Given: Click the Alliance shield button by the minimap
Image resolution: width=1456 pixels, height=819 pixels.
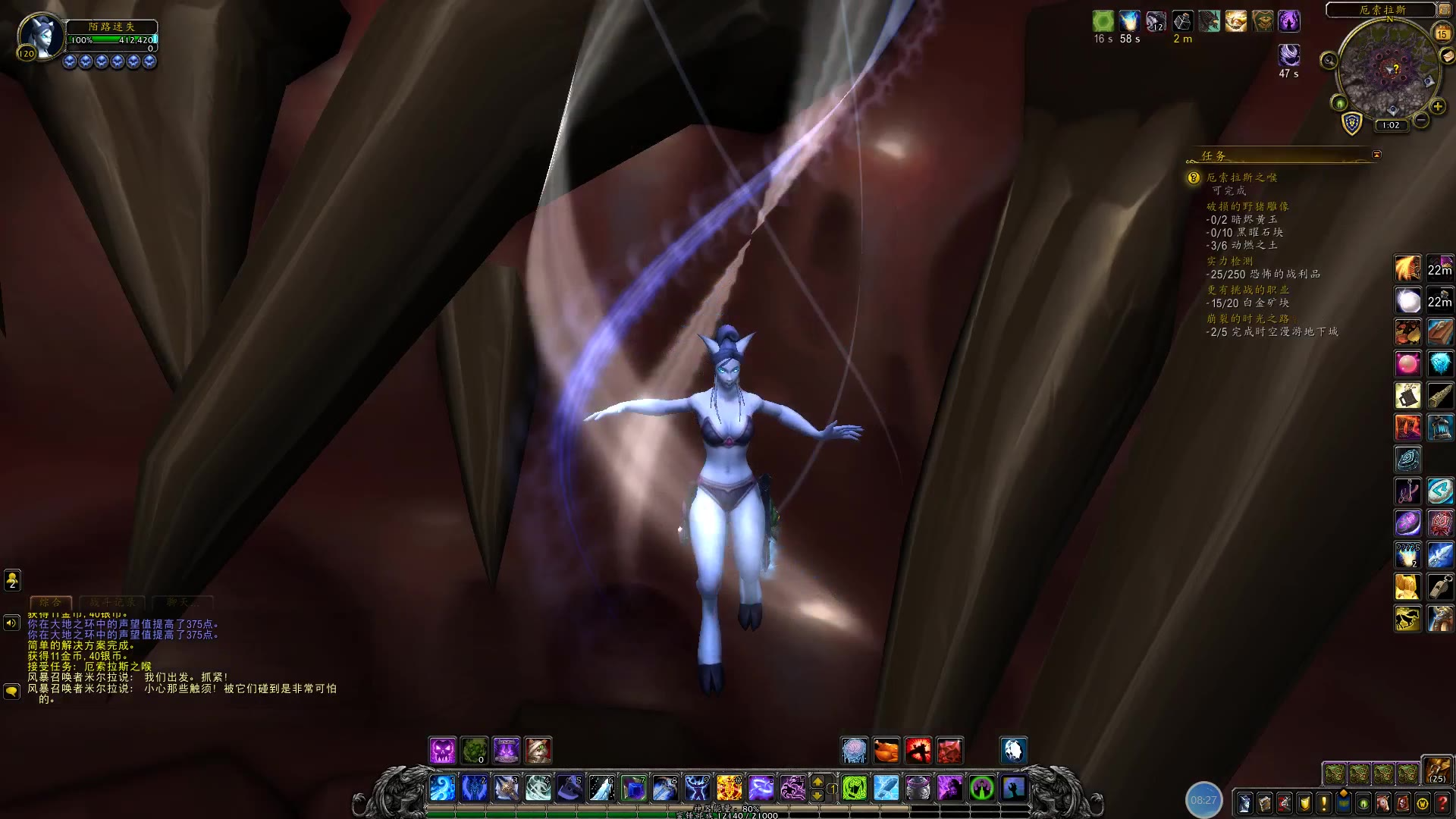Looking at the screenshot, I should (x=1351, y=123).
